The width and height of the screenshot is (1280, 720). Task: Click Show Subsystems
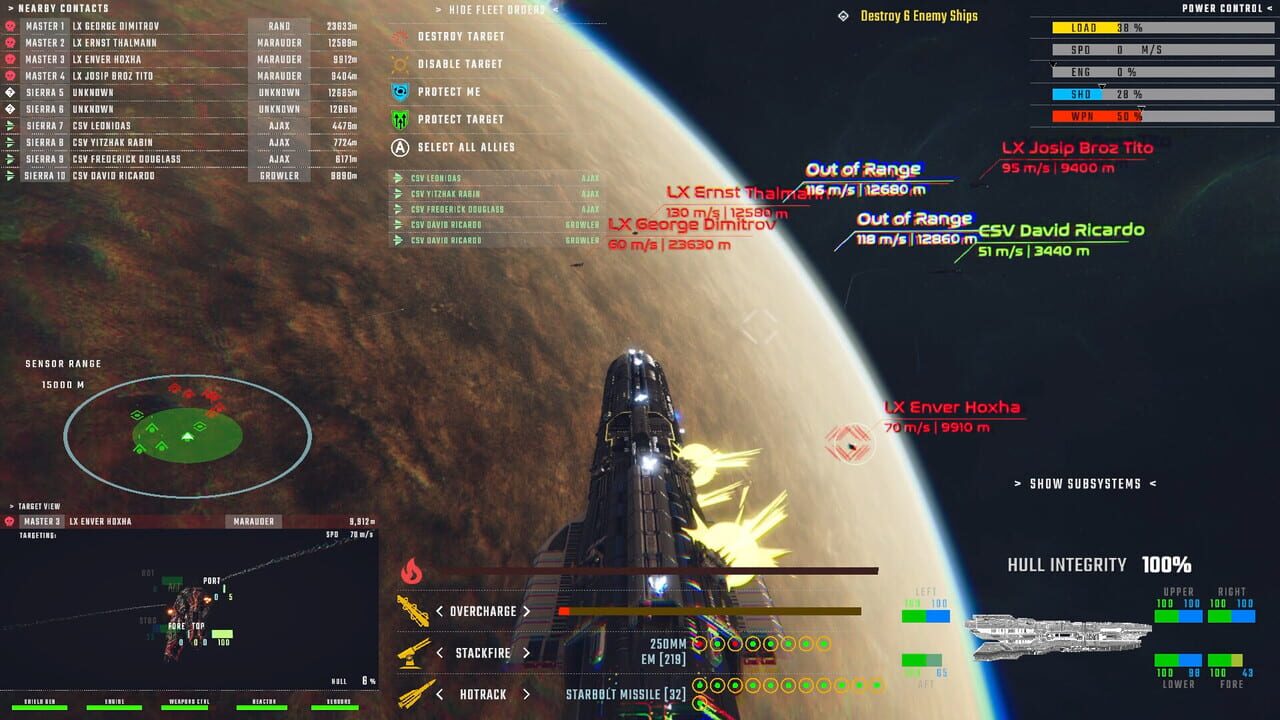[x=1084, y=483]
